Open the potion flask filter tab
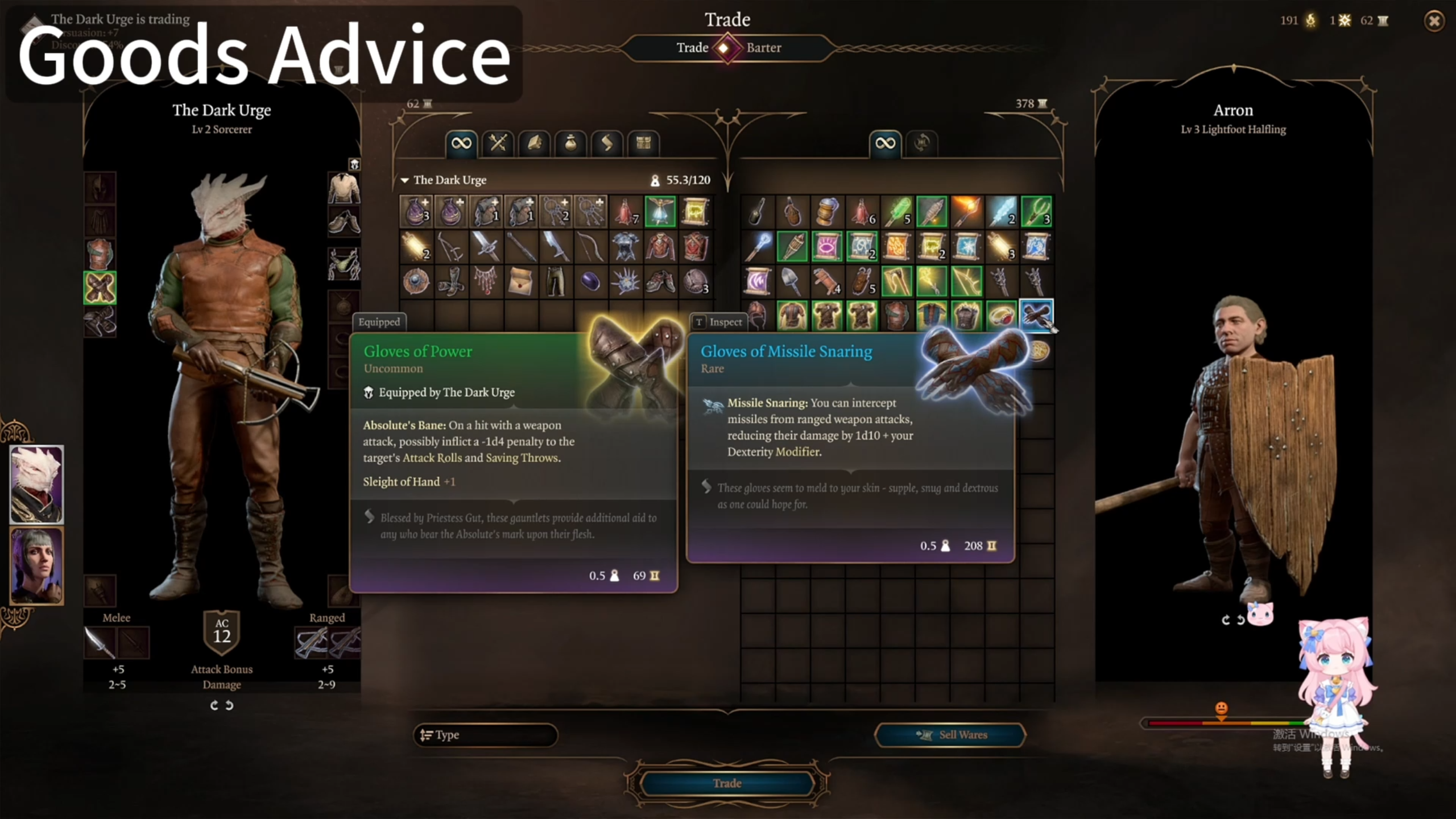 570,143
